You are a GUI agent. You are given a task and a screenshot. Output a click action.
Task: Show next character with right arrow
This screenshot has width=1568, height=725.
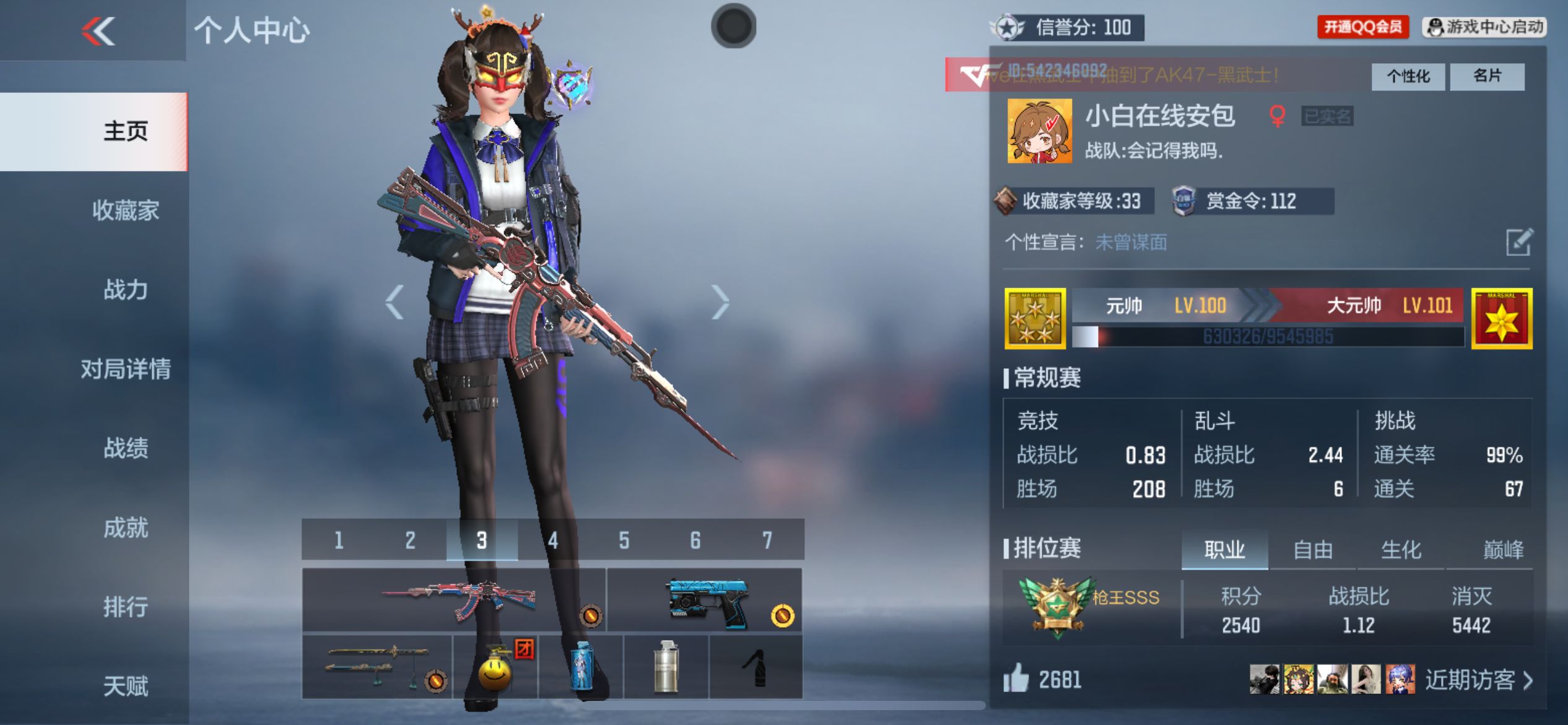720,302
